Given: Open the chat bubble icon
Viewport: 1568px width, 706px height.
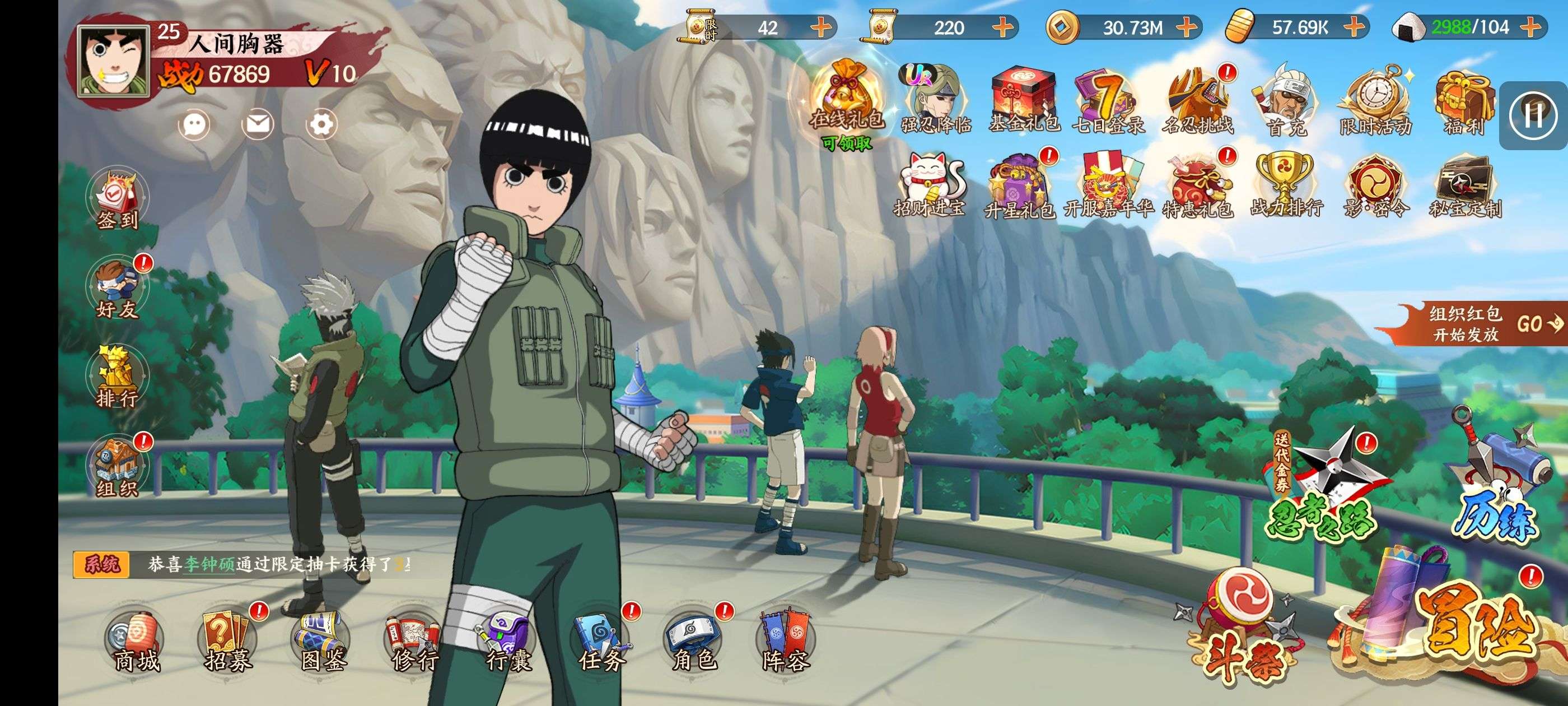Looking at the screenshot, I should coord(194,125).
